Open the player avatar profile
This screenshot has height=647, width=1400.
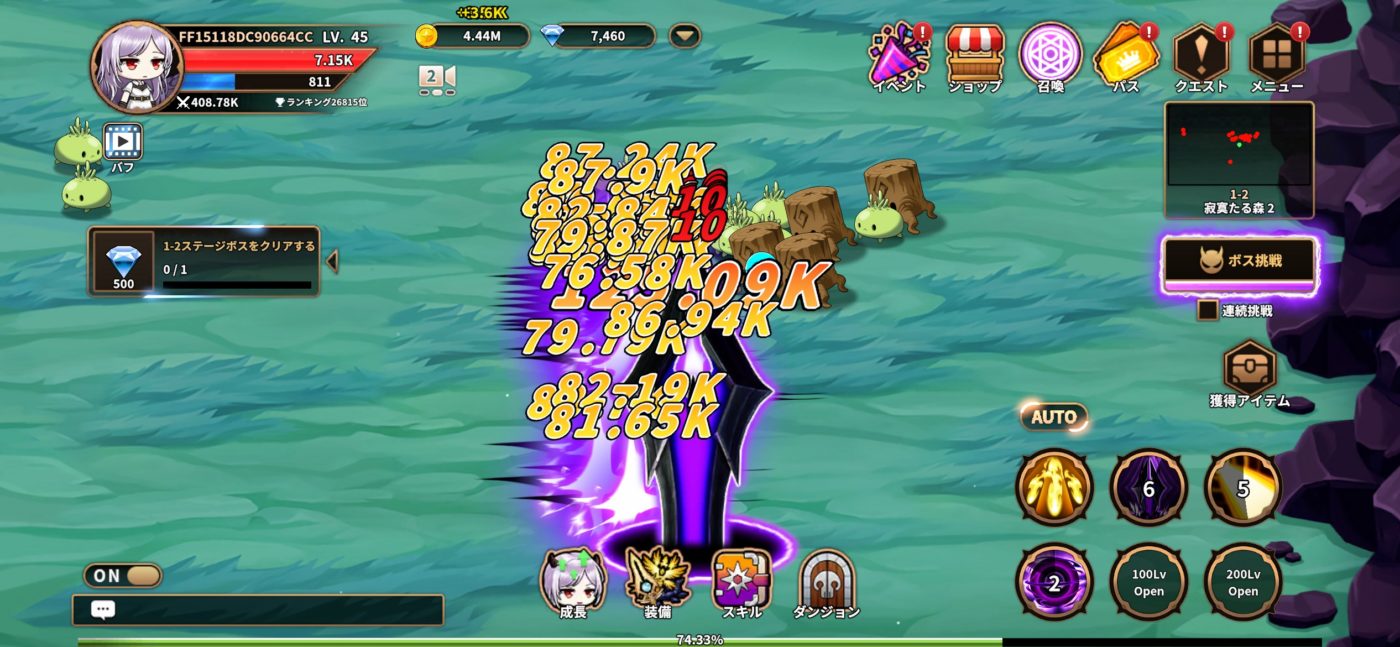[136, 66]
